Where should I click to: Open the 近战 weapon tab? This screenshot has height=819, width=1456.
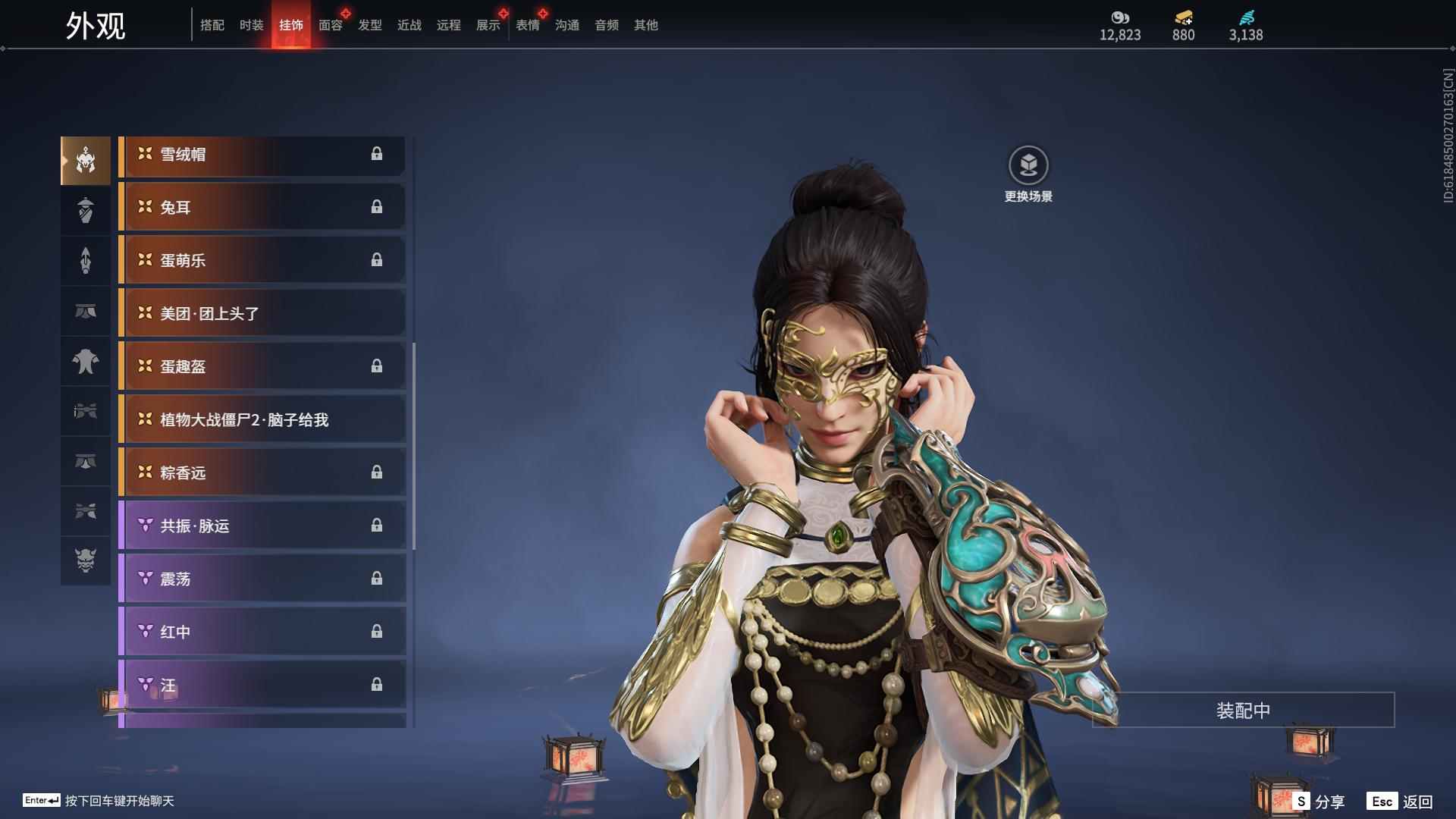coord(409,25)
